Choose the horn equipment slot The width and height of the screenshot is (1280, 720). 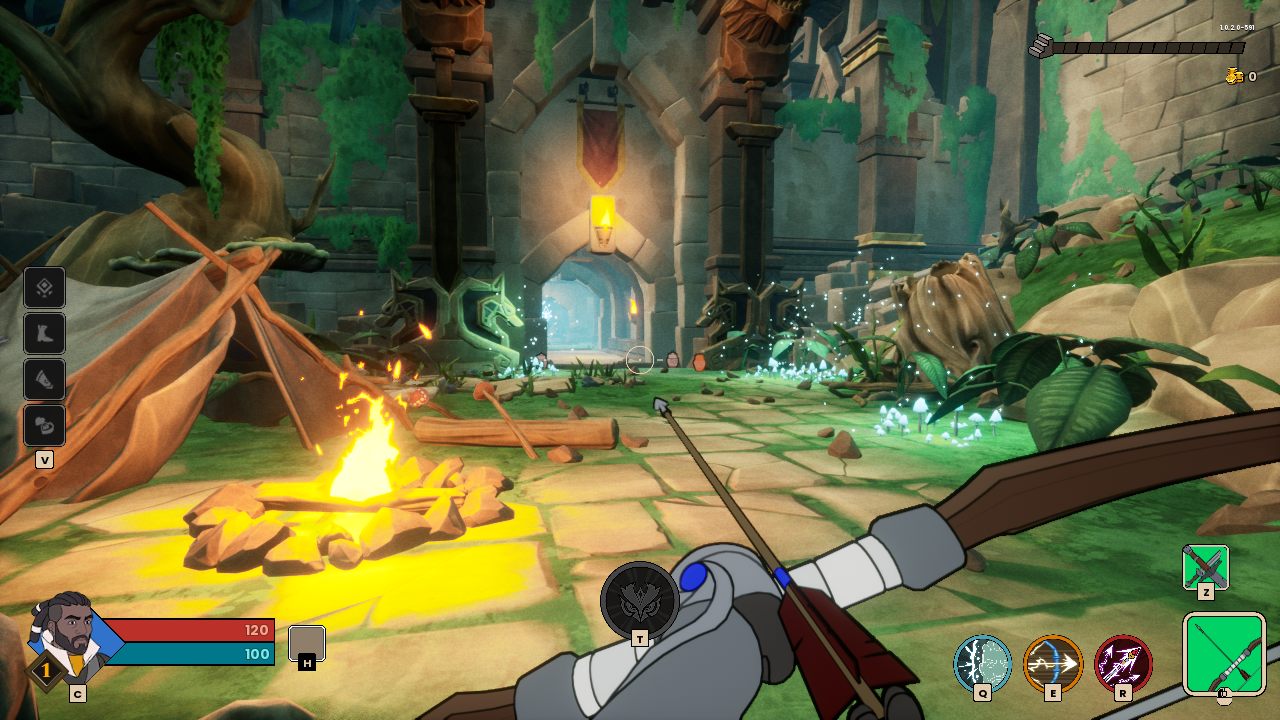coord(45,380)
